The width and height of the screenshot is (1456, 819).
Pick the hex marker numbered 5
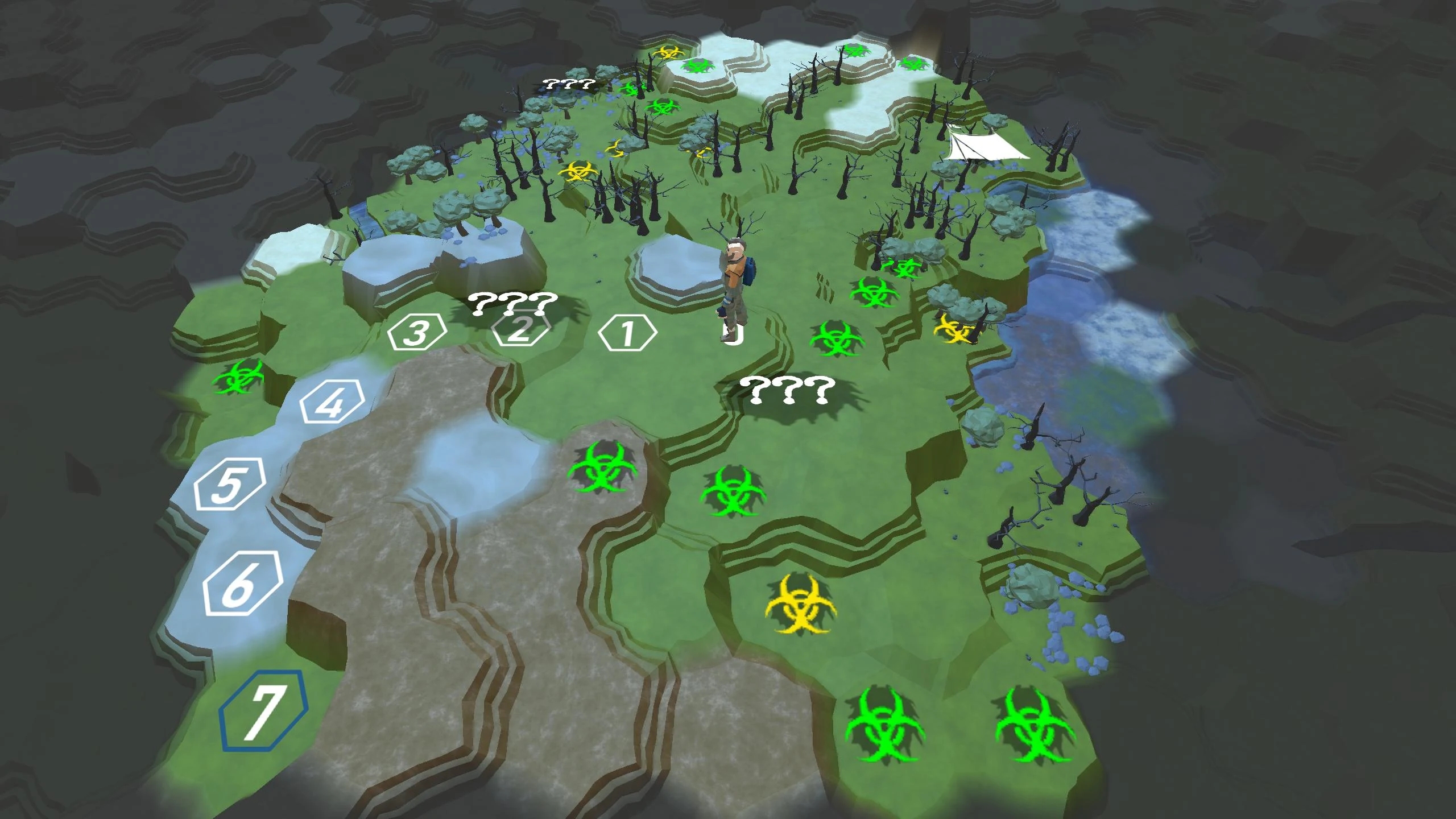230,485
